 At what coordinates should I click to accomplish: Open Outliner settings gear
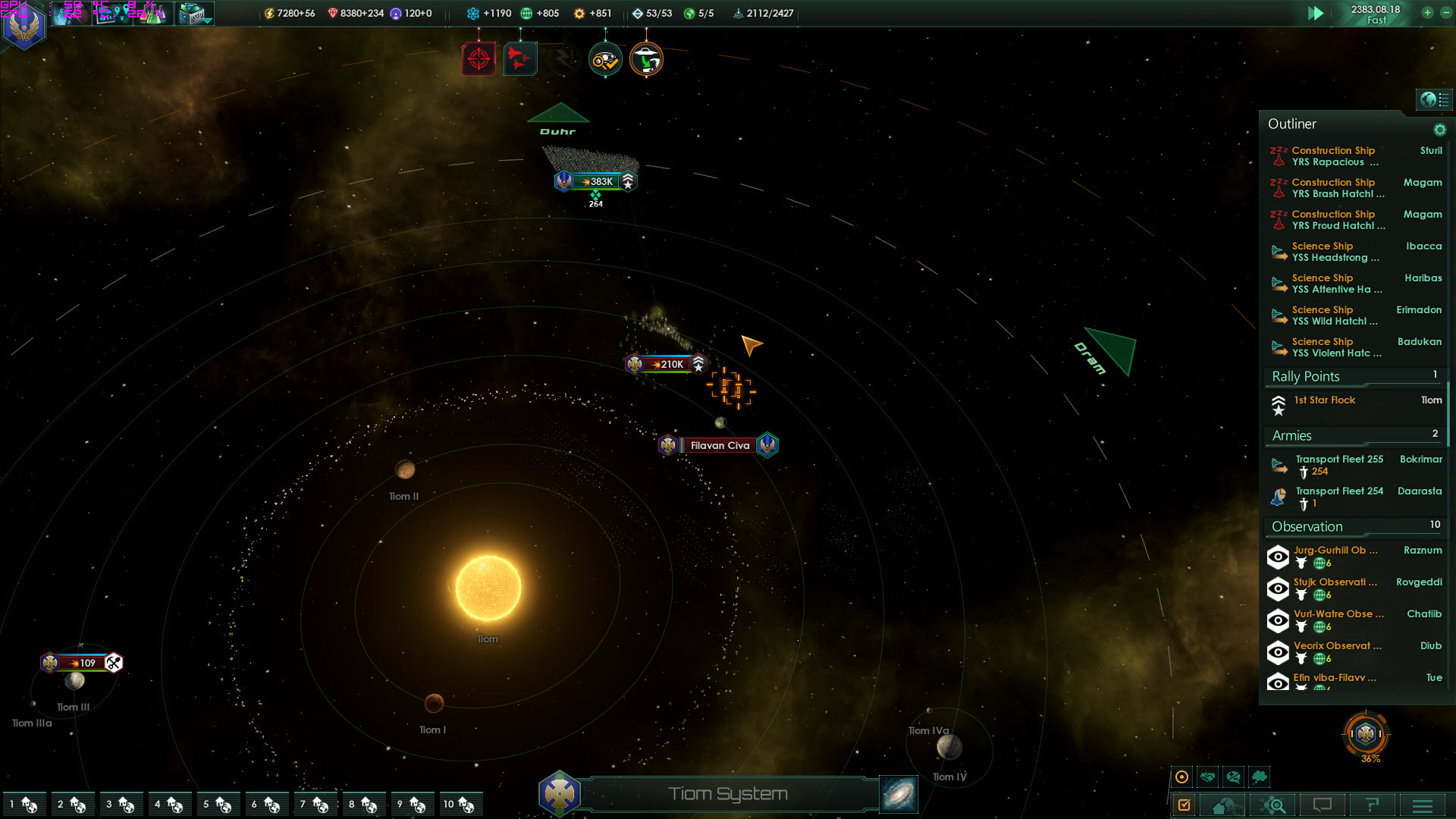[x=1439, y=130]
